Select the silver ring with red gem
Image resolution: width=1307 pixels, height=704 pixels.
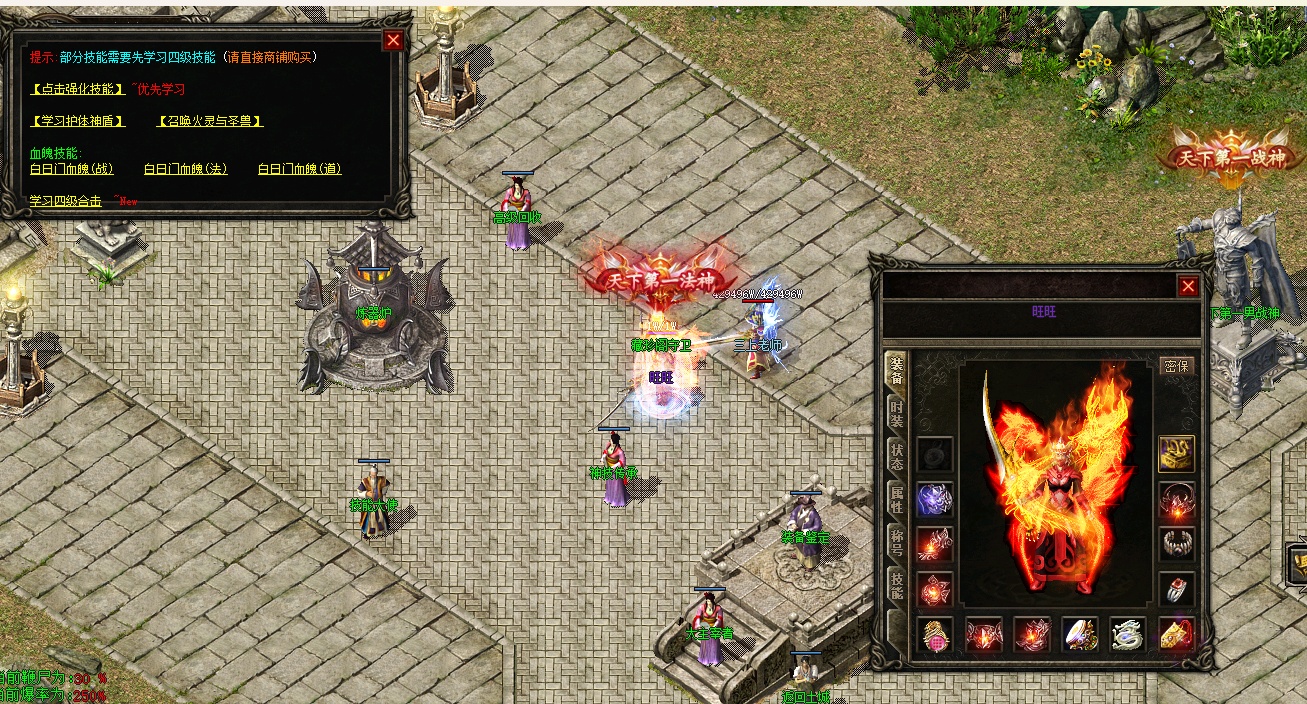click(1177, 589)
